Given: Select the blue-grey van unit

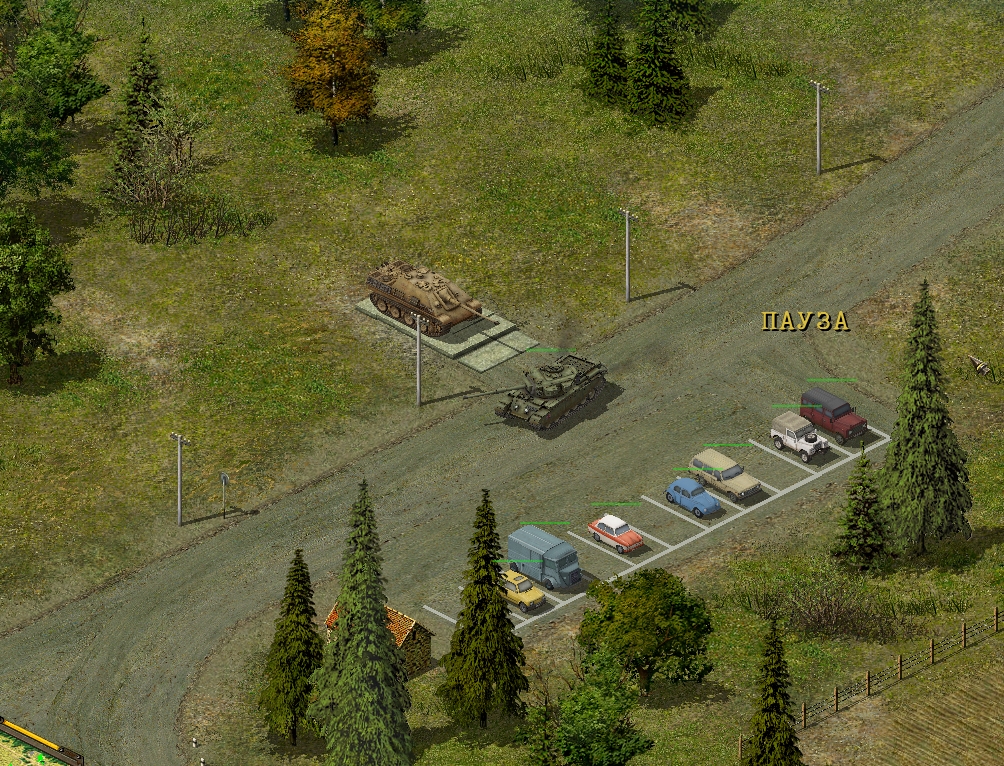Looking at the screenshot, I should pos(543,556).
